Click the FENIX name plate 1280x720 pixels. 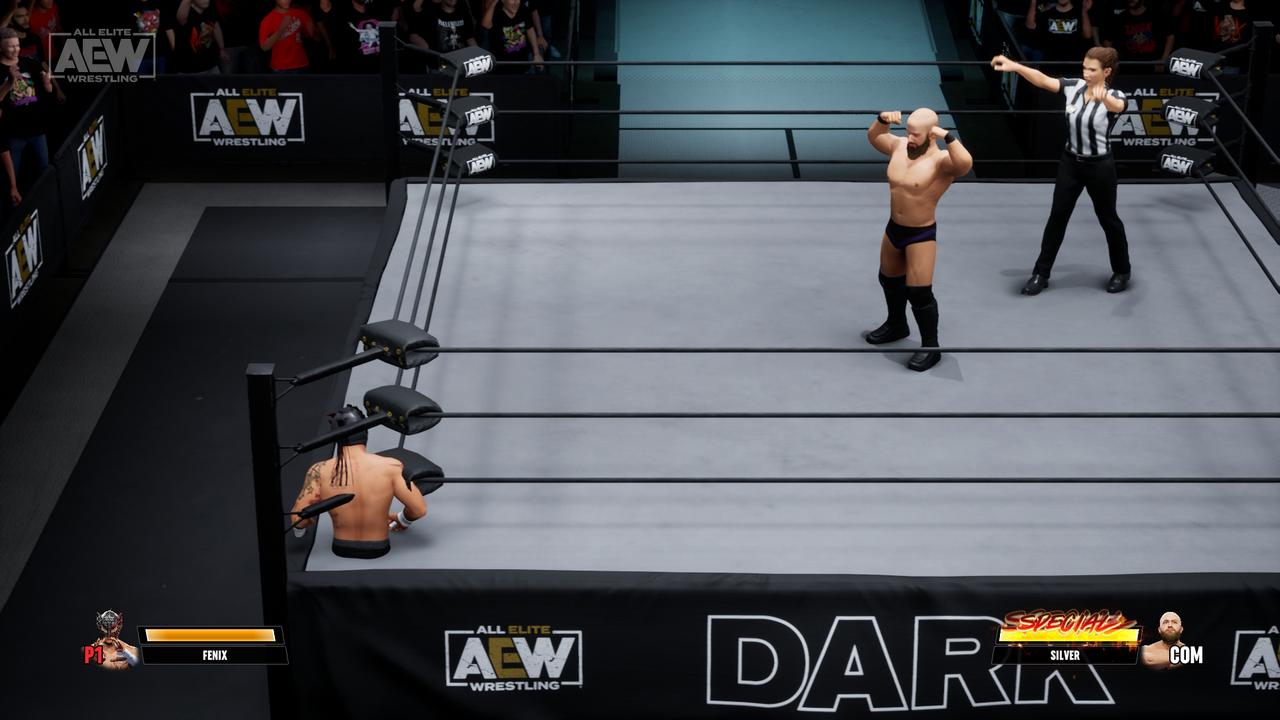[x=214, y=656]
